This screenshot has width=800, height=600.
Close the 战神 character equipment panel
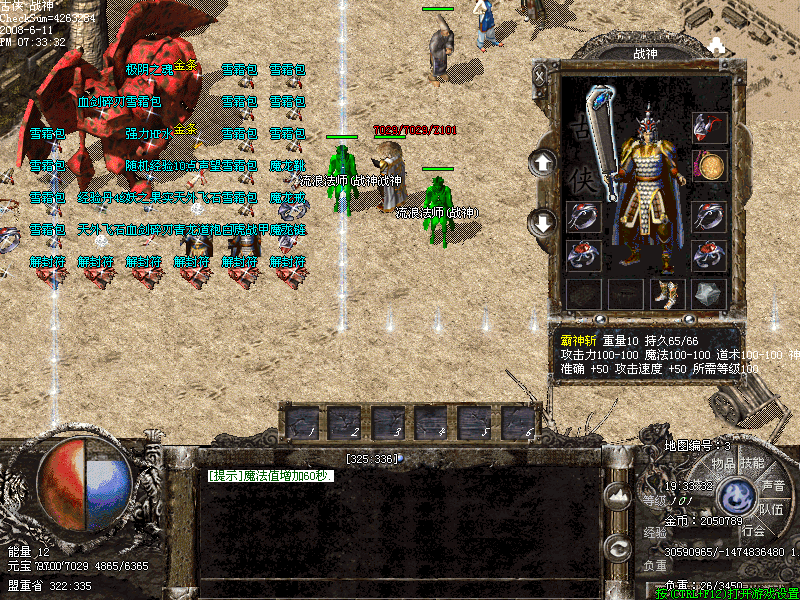[541, 74]
